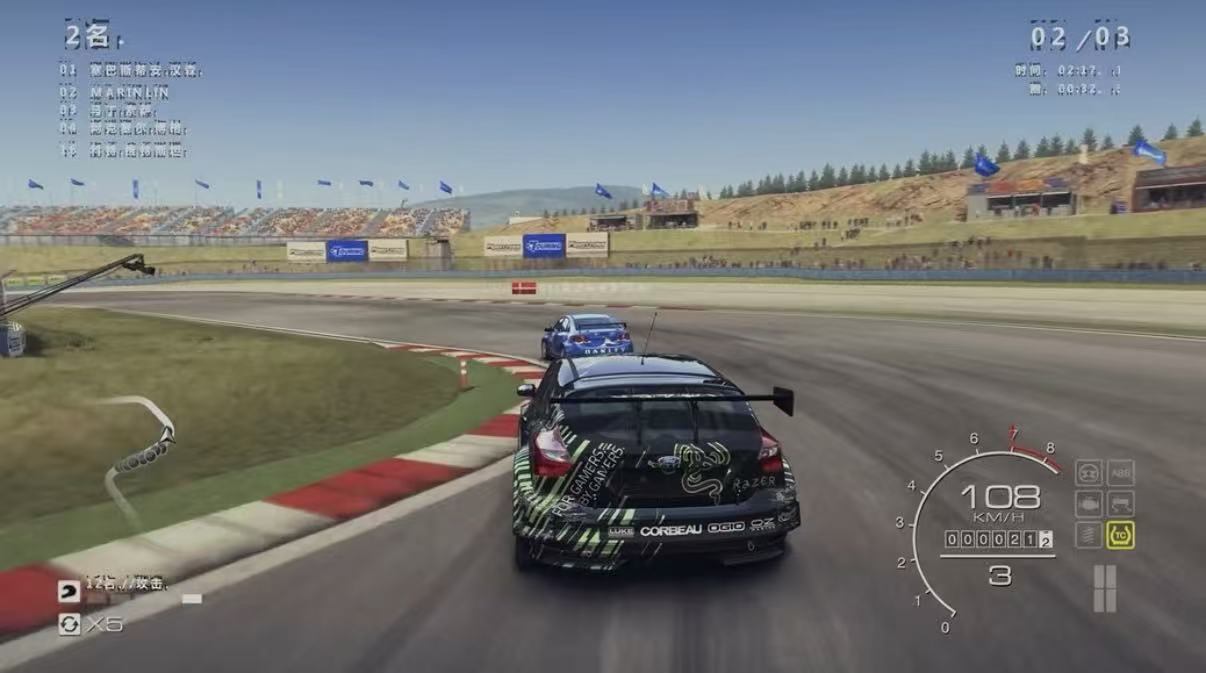Screen dimensions: 1206x673
Task: Click the flashback rewind icon marked X5
Action: [70, 625]
